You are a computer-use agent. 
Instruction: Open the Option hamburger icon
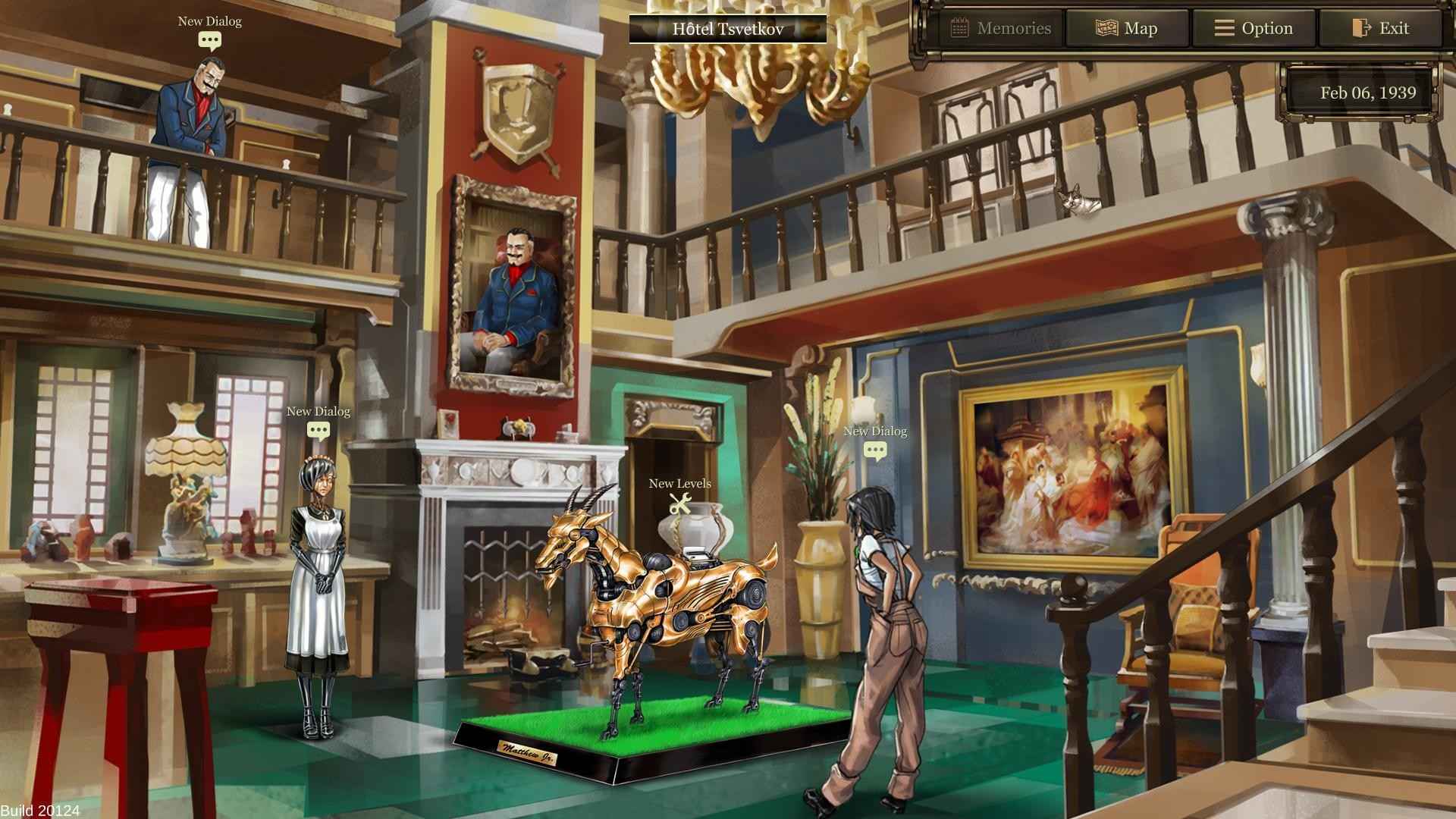point(1224,27)
